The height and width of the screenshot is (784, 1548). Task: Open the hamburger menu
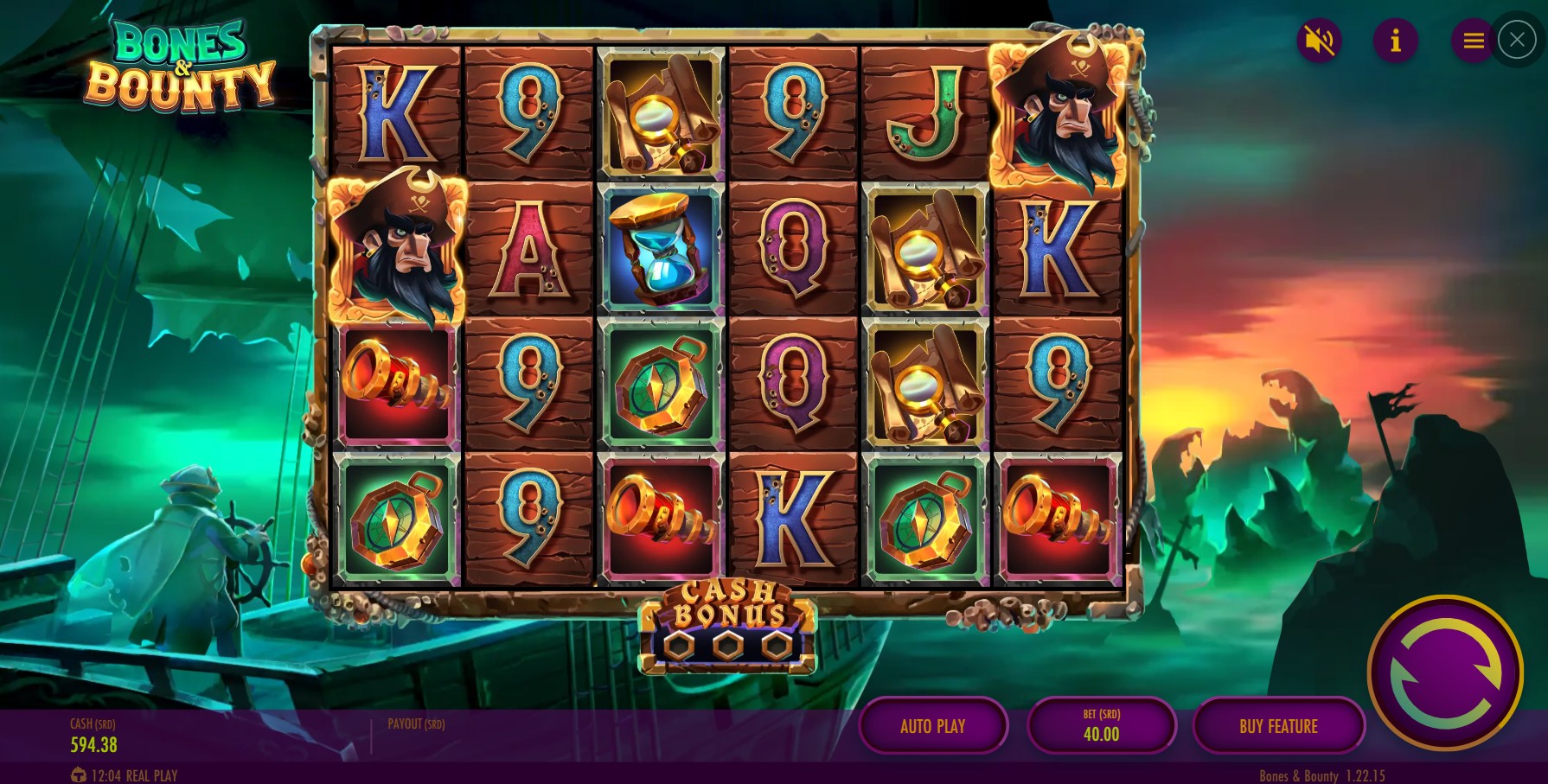(1473, 41)
